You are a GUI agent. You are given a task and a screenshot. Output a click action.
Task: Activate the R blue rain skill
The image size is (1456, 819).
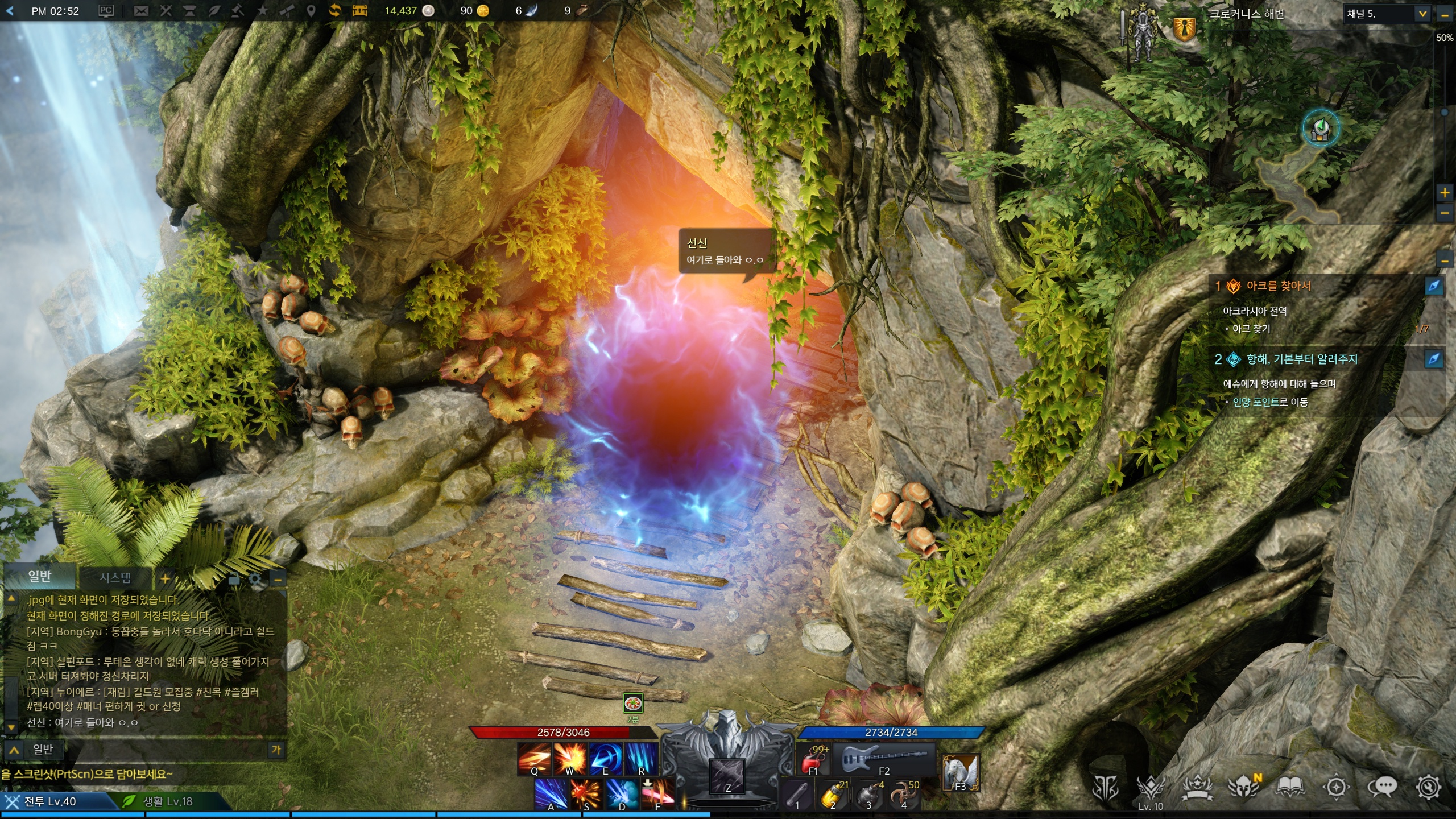[x=642, y=759]
